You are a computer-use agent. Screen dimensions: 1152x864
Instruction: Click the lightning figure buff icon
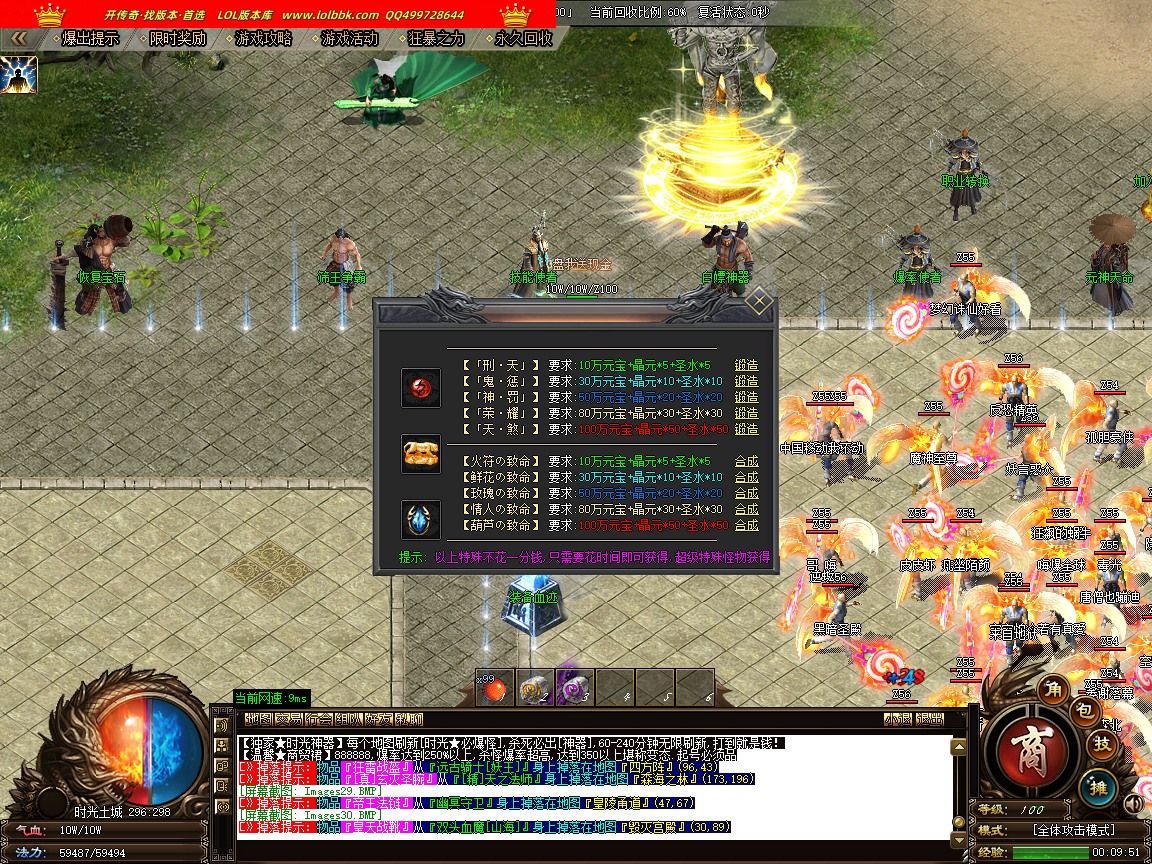(x=19, y=74)
